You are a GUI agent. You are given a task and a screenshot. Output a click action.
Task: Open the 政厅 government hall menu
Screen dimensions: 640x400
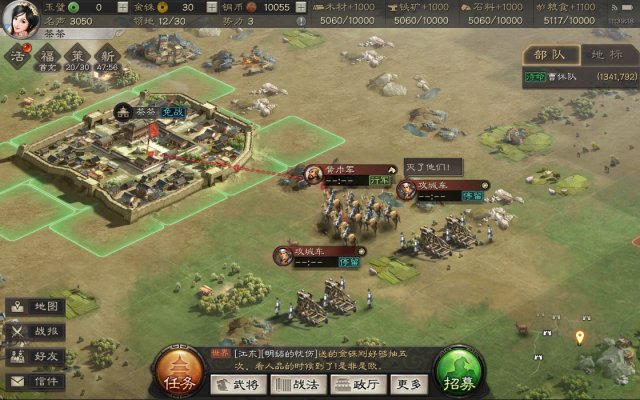pyautogui.click(x=357, y=385)
